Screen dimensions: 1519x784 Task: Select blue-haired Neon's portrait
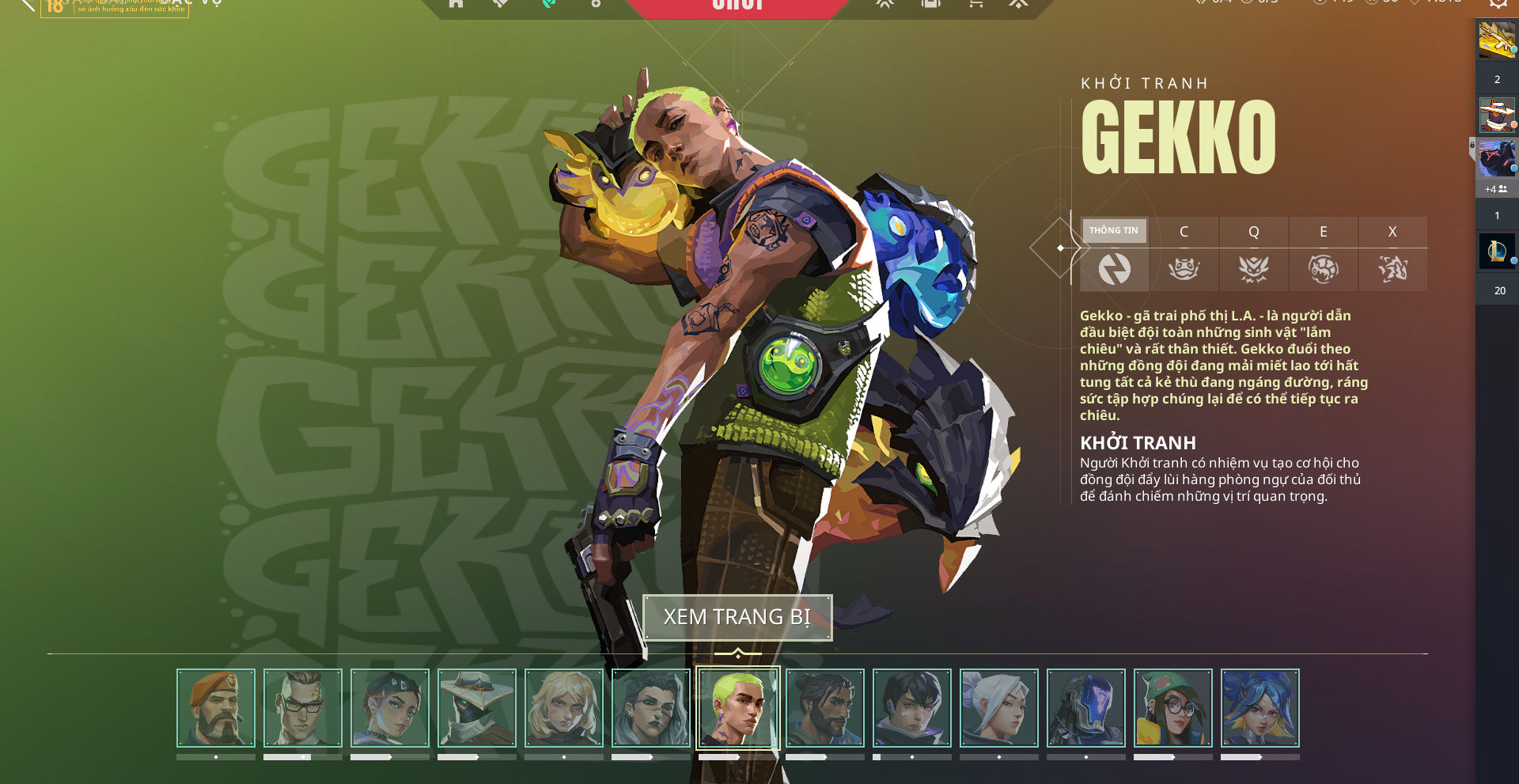[x=1260, y=708]
